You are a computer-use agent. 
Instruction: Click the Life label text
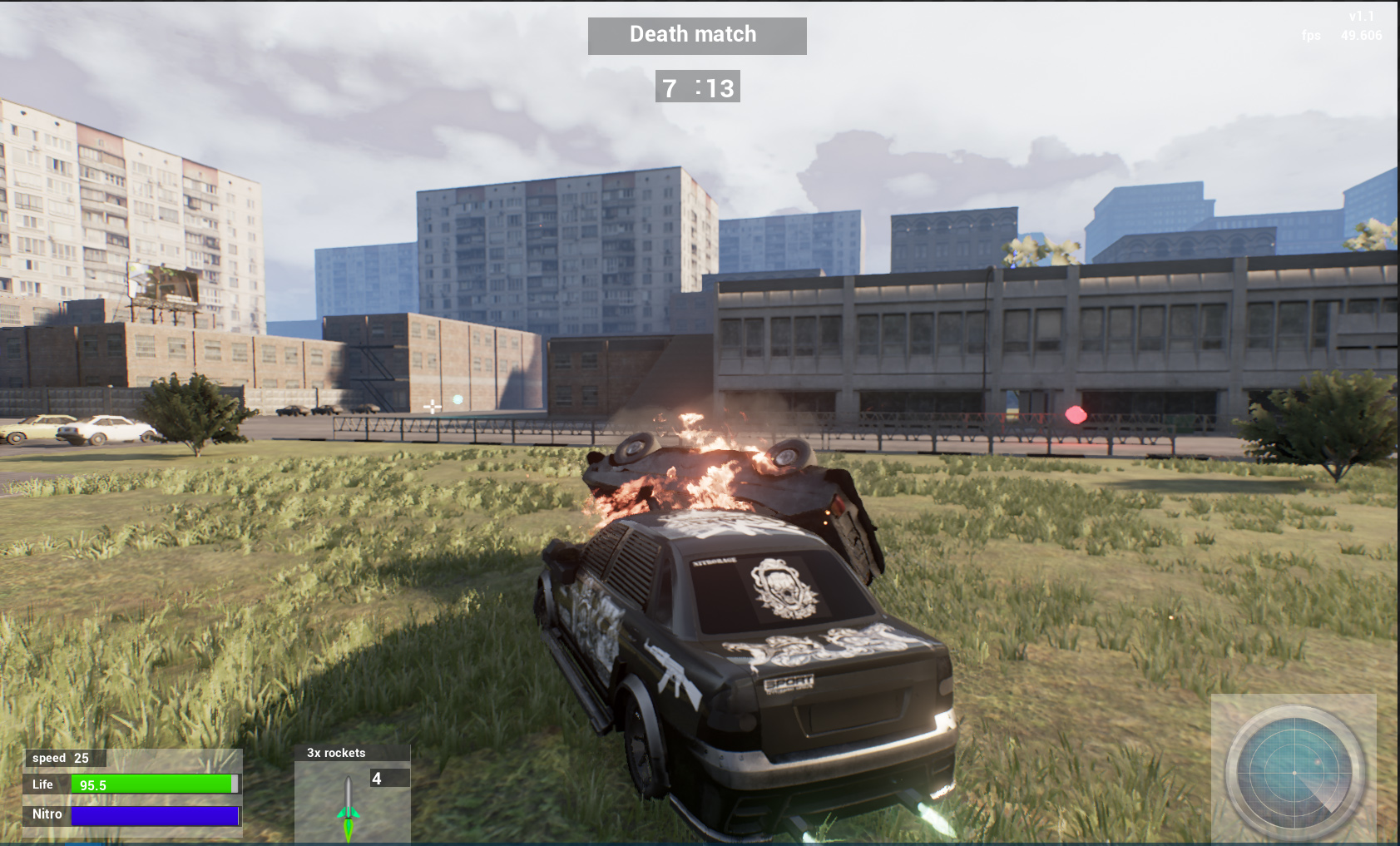(x=43, y=784)
